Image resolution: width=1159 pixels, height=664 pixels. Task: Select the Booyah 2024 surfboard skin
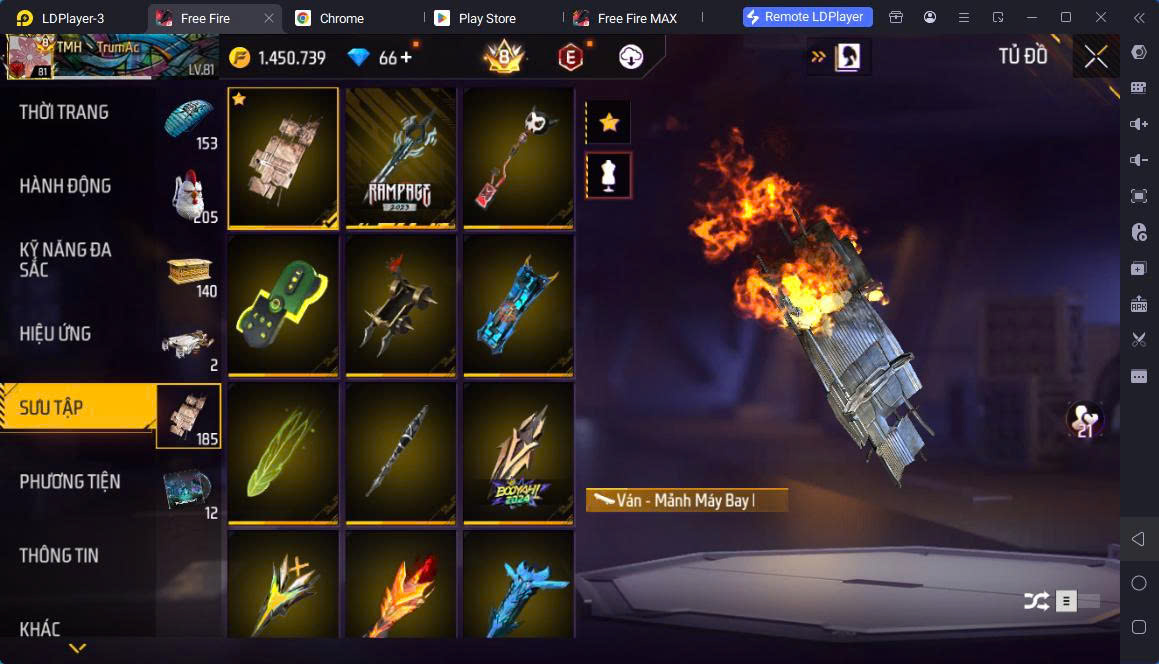point(518,453)
